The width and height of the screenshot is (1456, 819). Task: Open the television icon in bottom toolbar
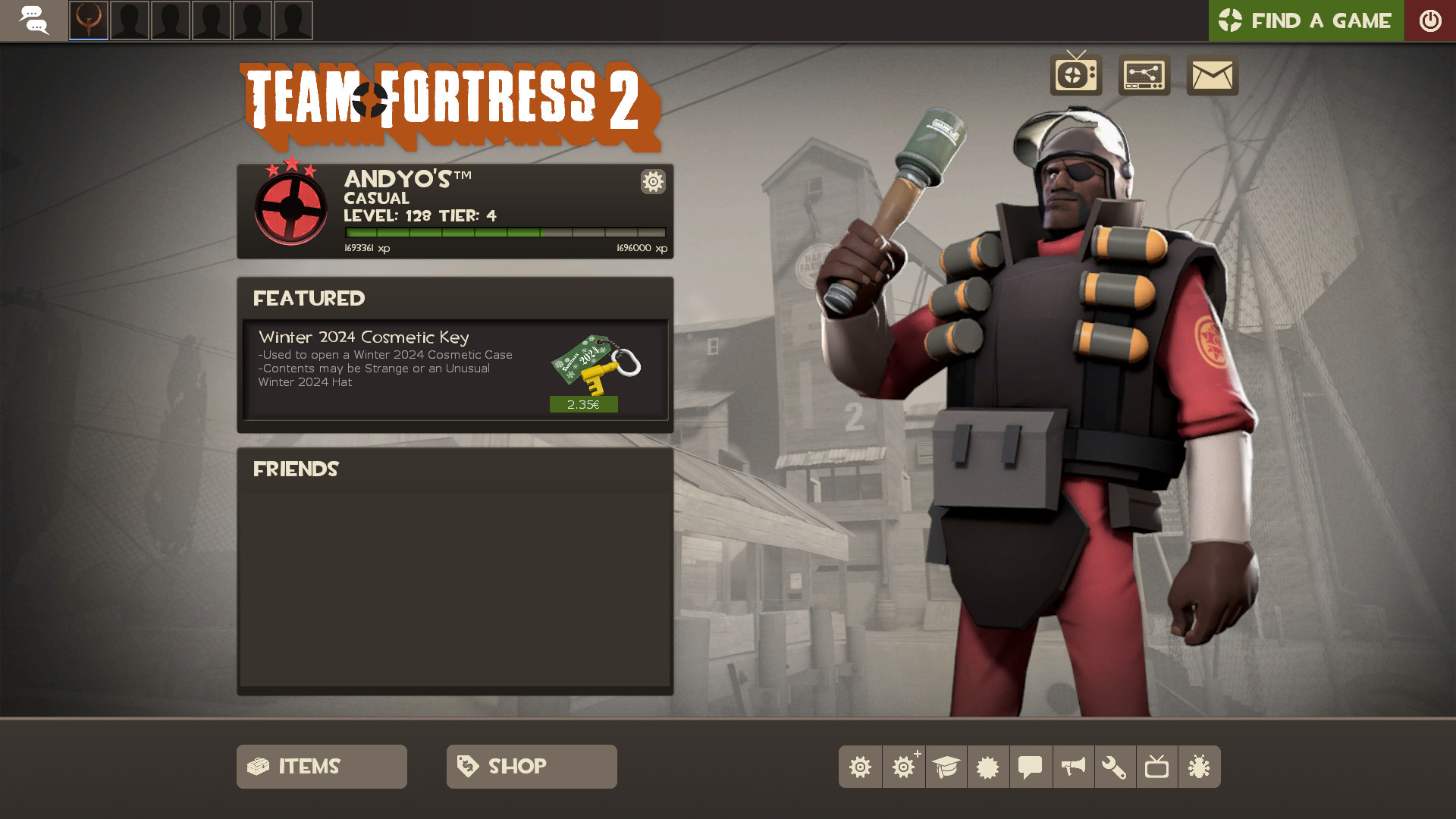pos(1158,767)
